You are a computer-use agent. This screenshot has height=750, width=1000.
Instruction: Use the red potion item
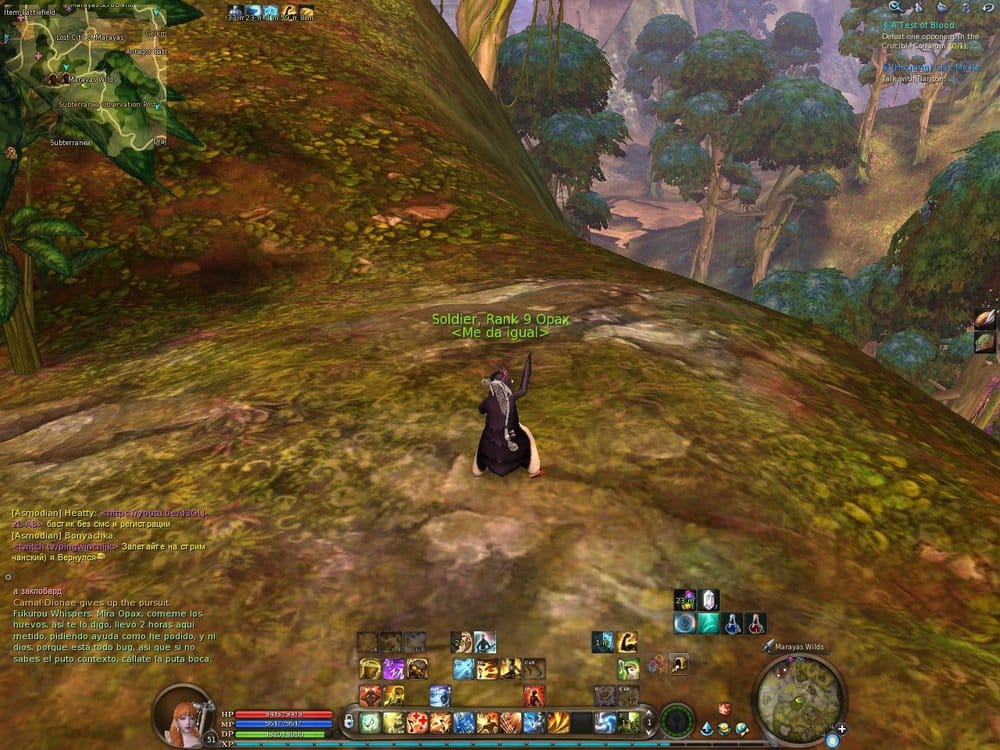pyautogui.click(x=756, y=623)
